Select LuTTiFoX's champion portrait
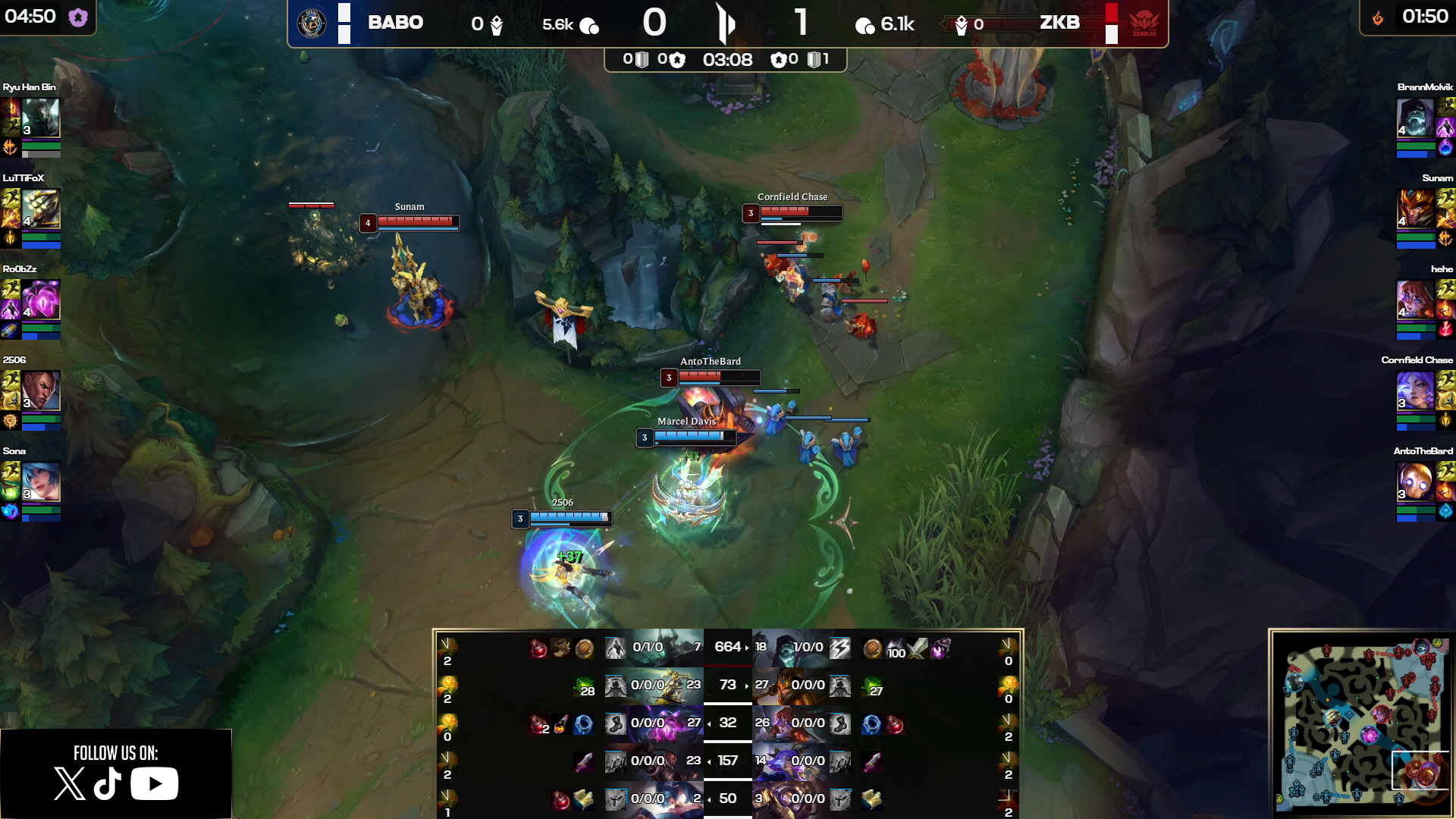Screen dimensions: 1456x819 point(41,208)
